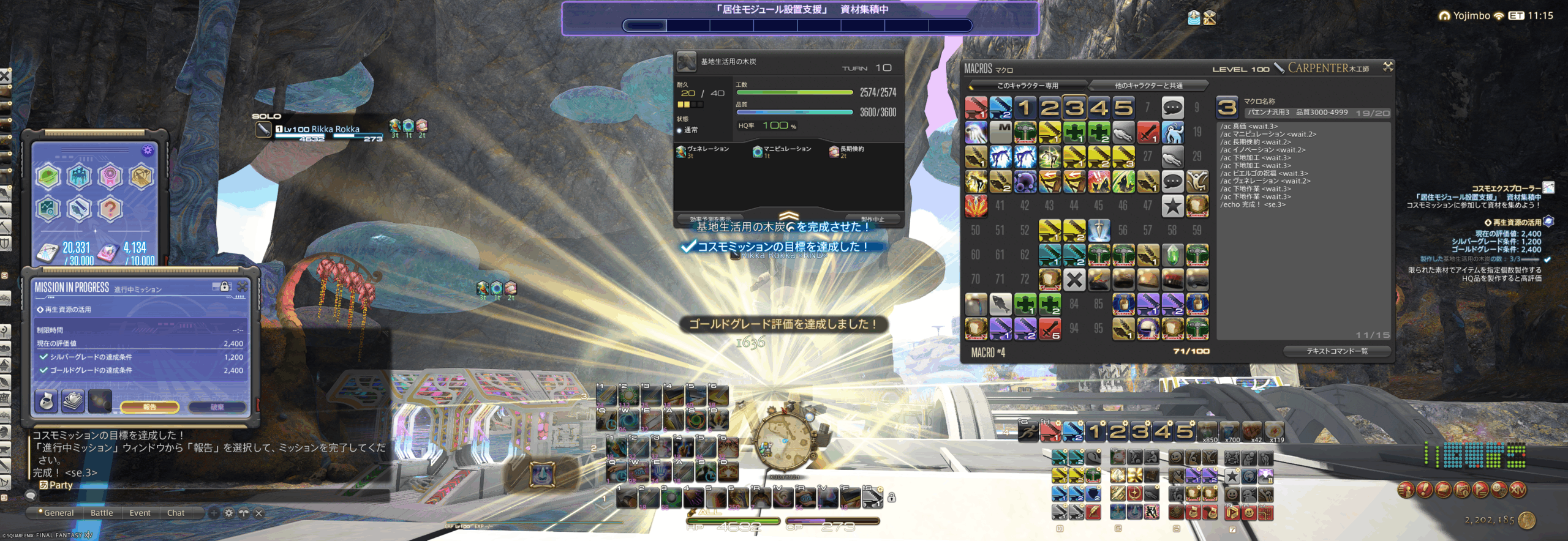Click the compass minimap

785,441
